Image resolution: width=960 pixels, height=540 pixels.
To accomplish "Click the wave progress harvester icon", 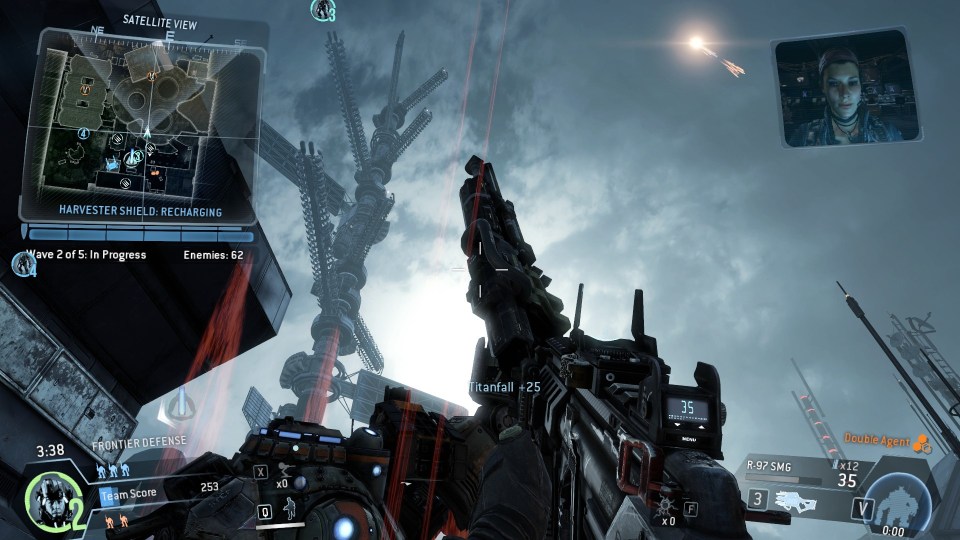I will [x=20, y=263].
